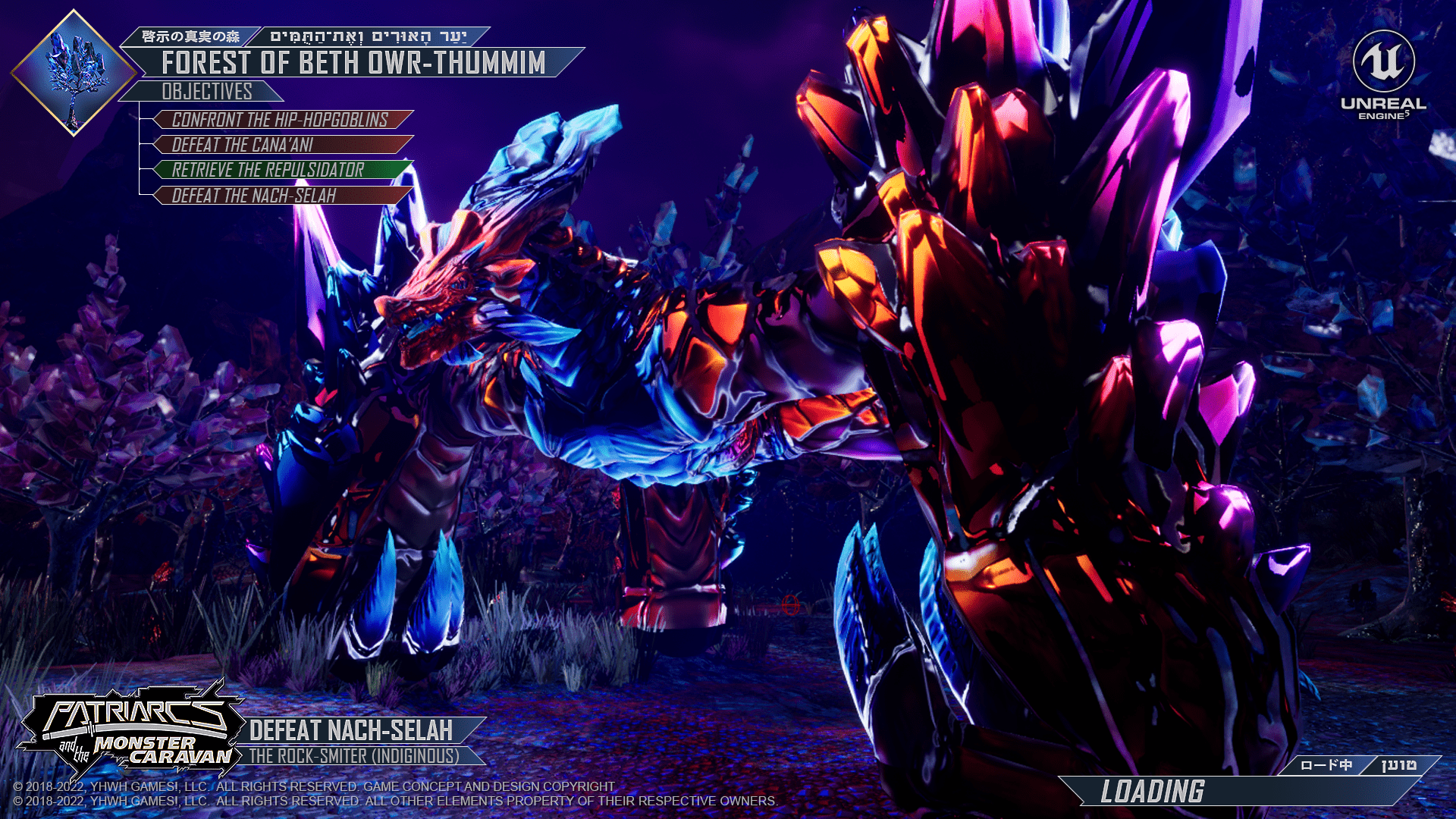Choose the Defeat the Cana'ani objective

(281, 145)
